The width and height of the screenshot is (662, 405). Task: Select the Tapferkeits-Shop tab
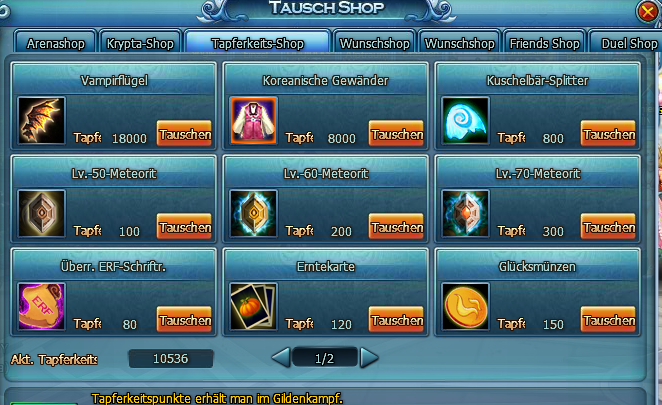[257, 44]
